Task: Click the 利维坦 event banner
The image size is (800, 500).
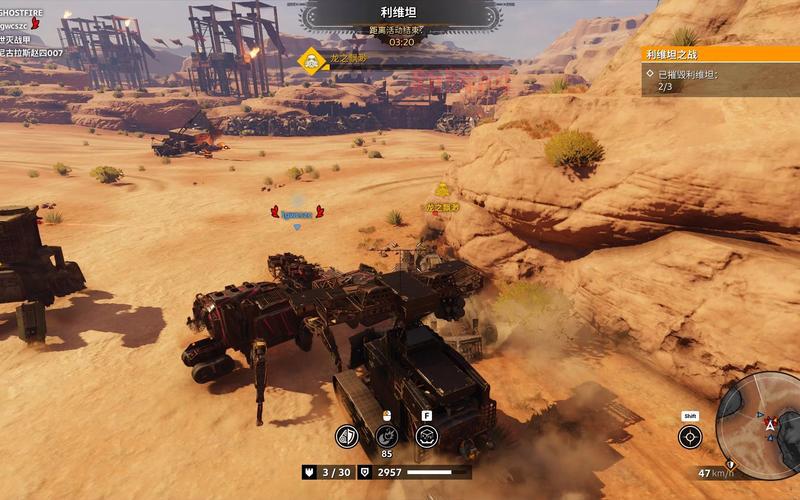Action: [400, 16]
